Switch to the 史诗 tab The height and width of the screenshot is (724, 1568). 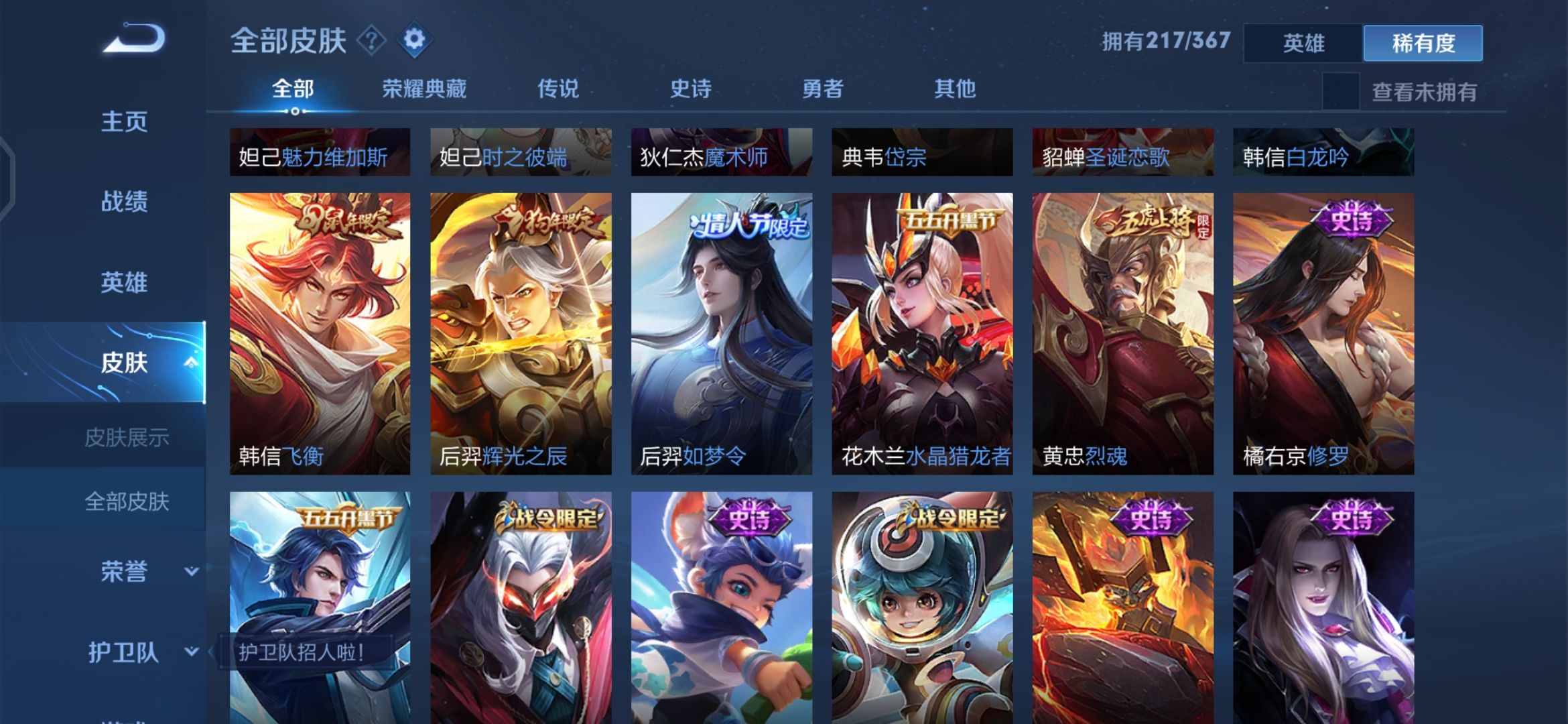[x=692, y=88]
